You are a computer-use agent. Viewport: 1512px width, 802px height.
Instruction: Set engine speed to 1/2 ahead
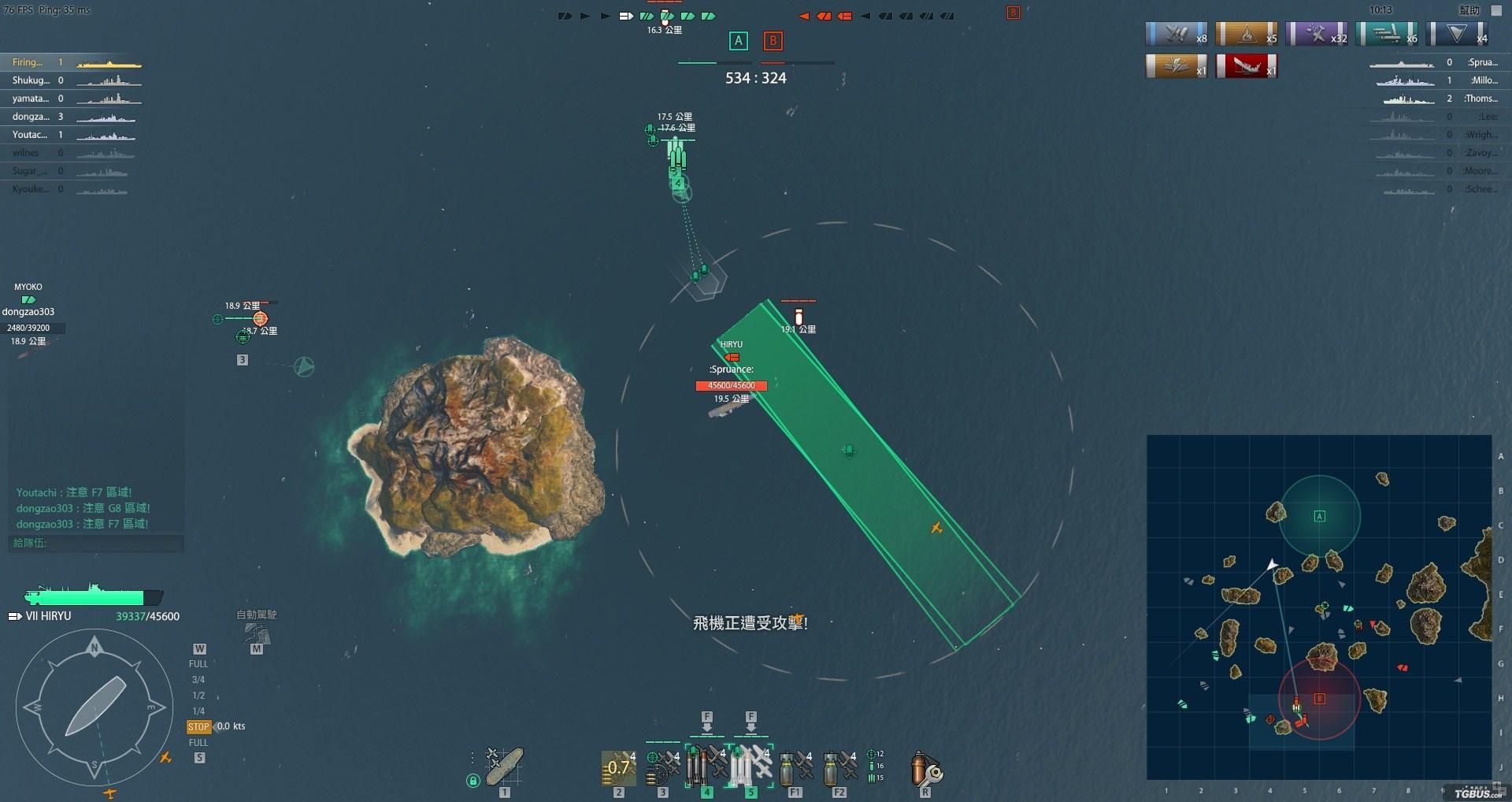[198, 696]
